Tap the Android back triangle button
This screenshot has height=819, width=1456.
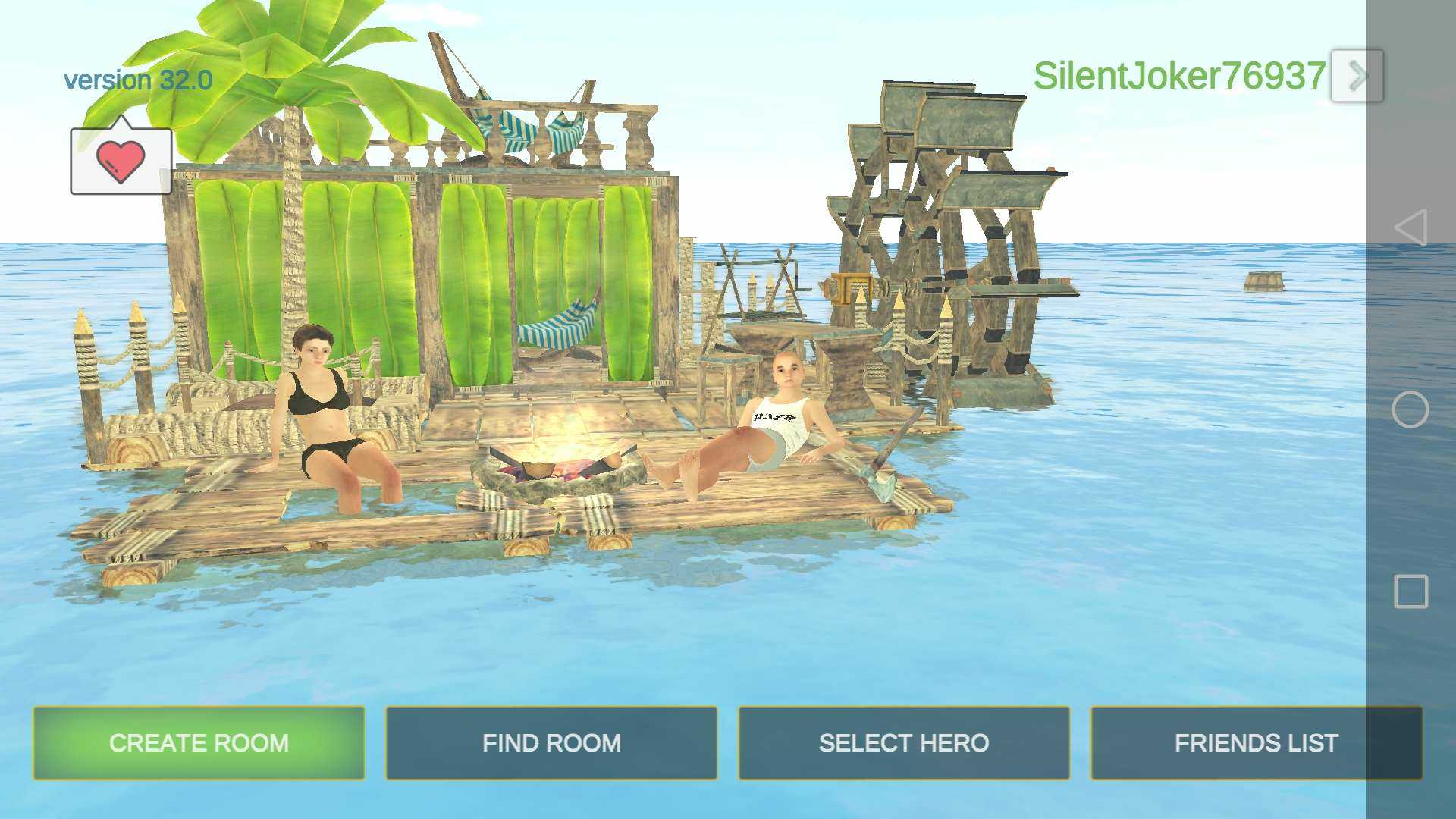pyautogui.click(x=1410, y=227)
